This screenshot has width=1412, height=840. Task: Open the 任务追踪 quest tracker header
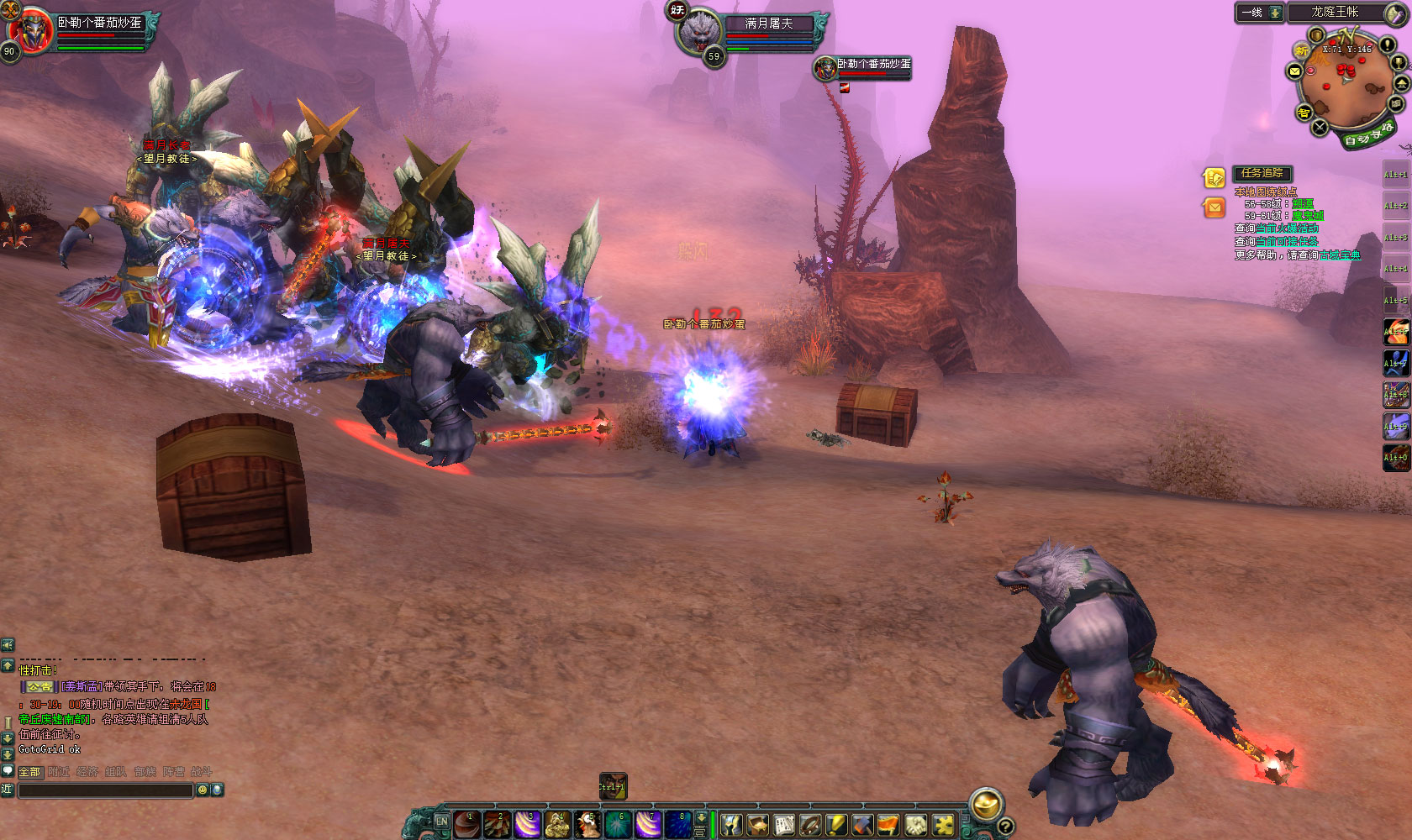(1262, 173)
